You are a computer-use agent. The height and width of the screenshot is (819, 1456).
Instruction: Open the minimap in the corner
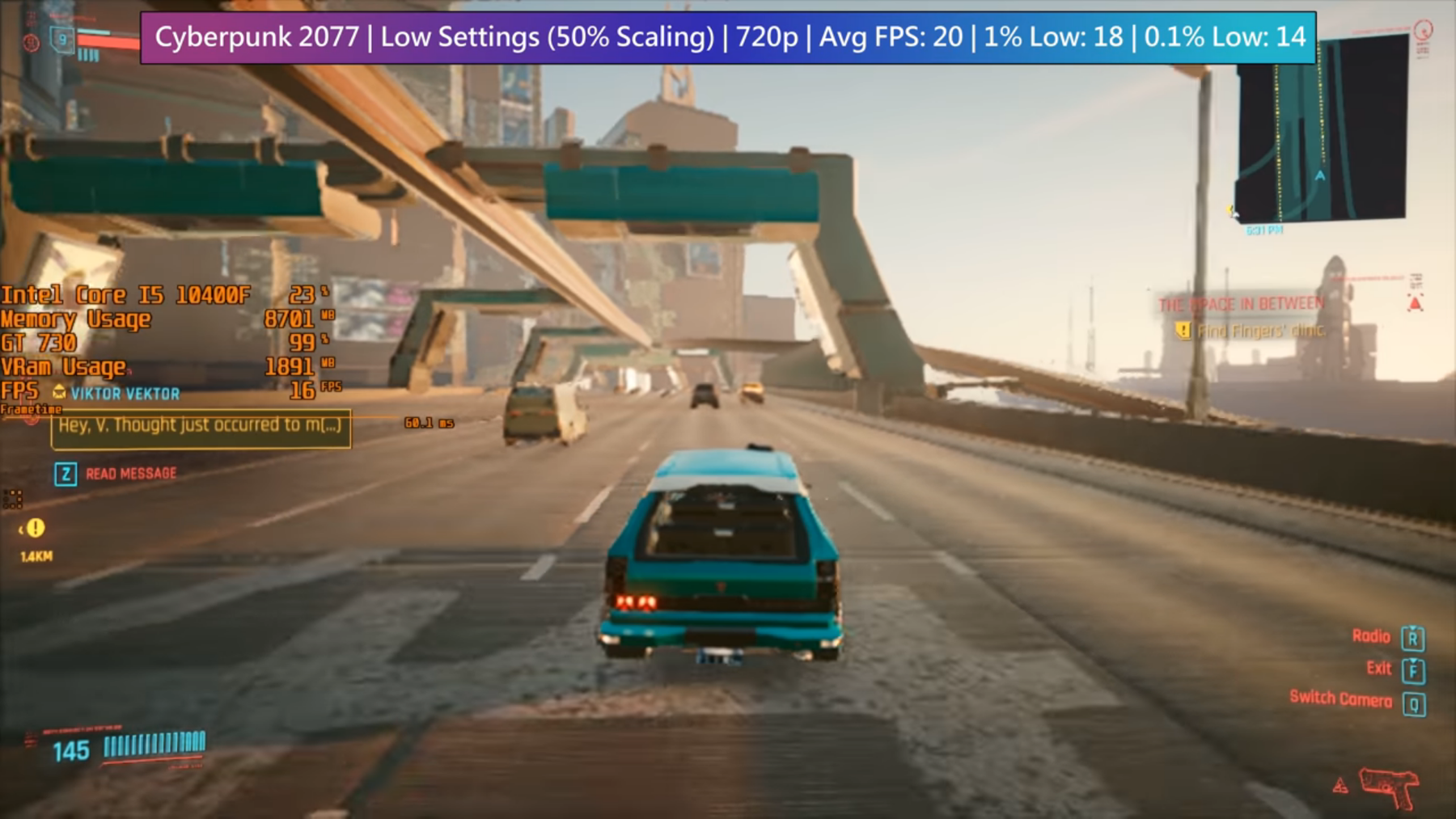pos(1320,129)
